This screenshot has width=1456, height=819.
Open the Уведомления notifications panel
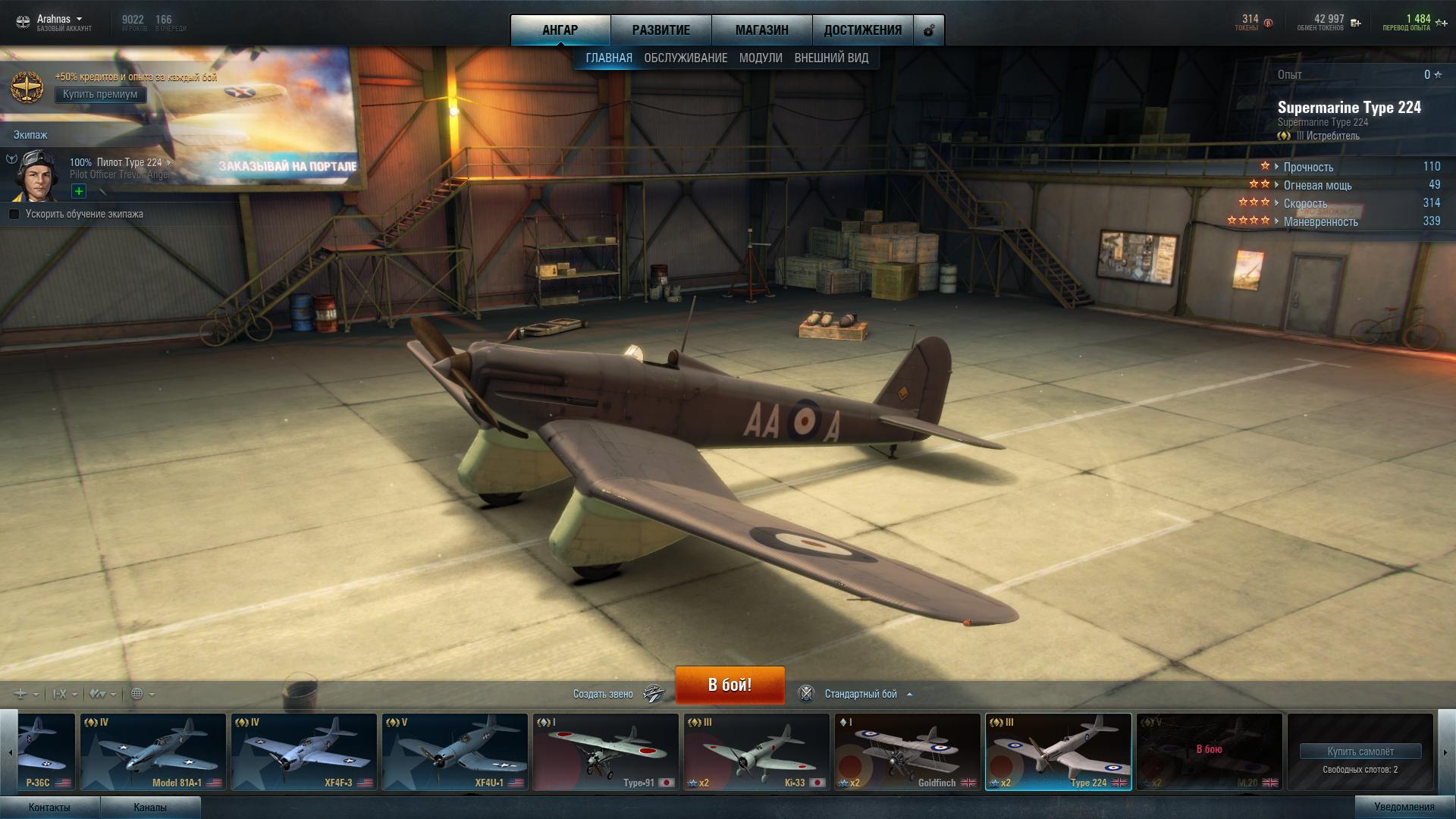click(1404, 807)
